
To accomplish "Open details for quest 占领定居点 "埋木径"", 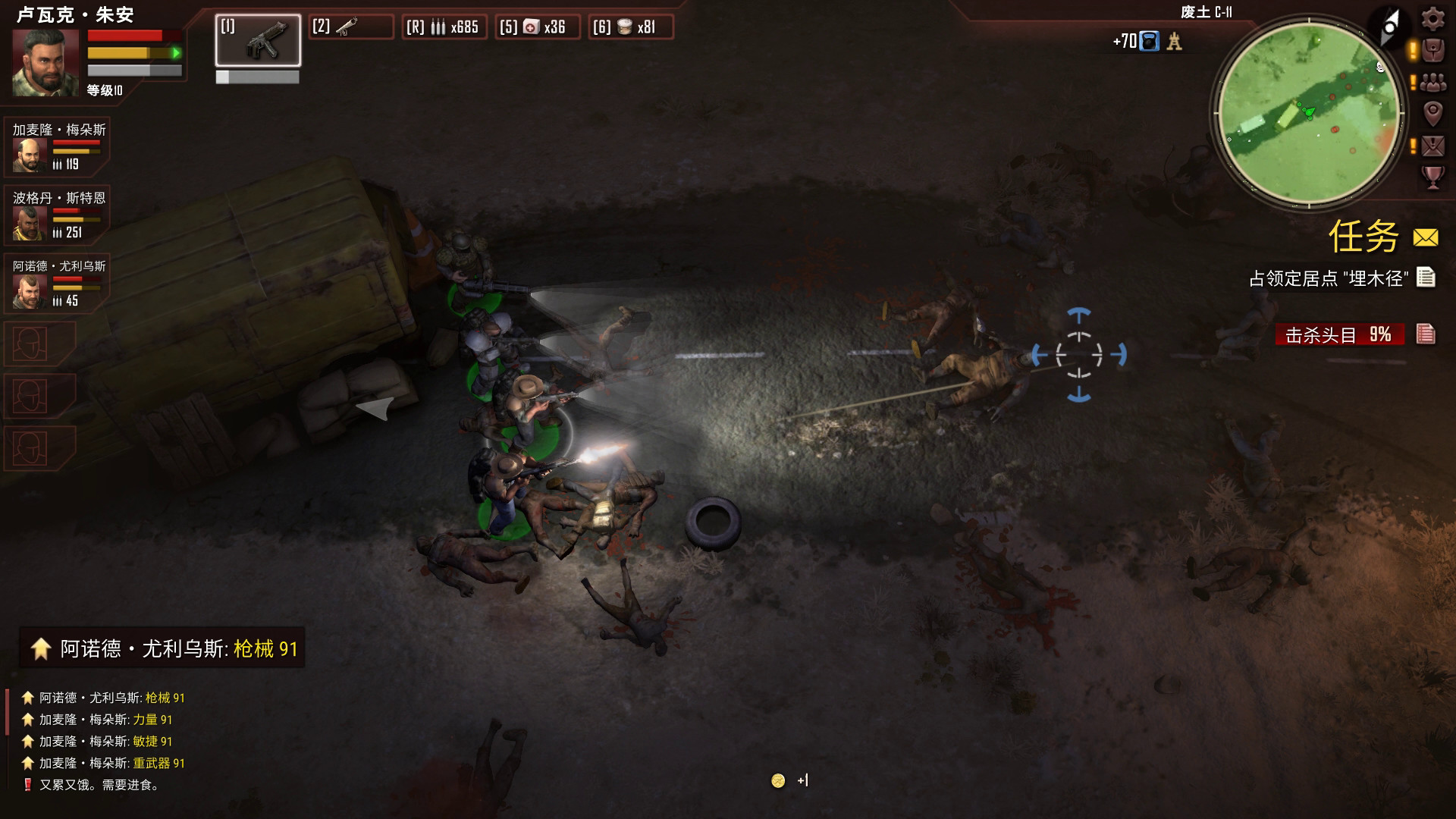I will pos(1426,278).
